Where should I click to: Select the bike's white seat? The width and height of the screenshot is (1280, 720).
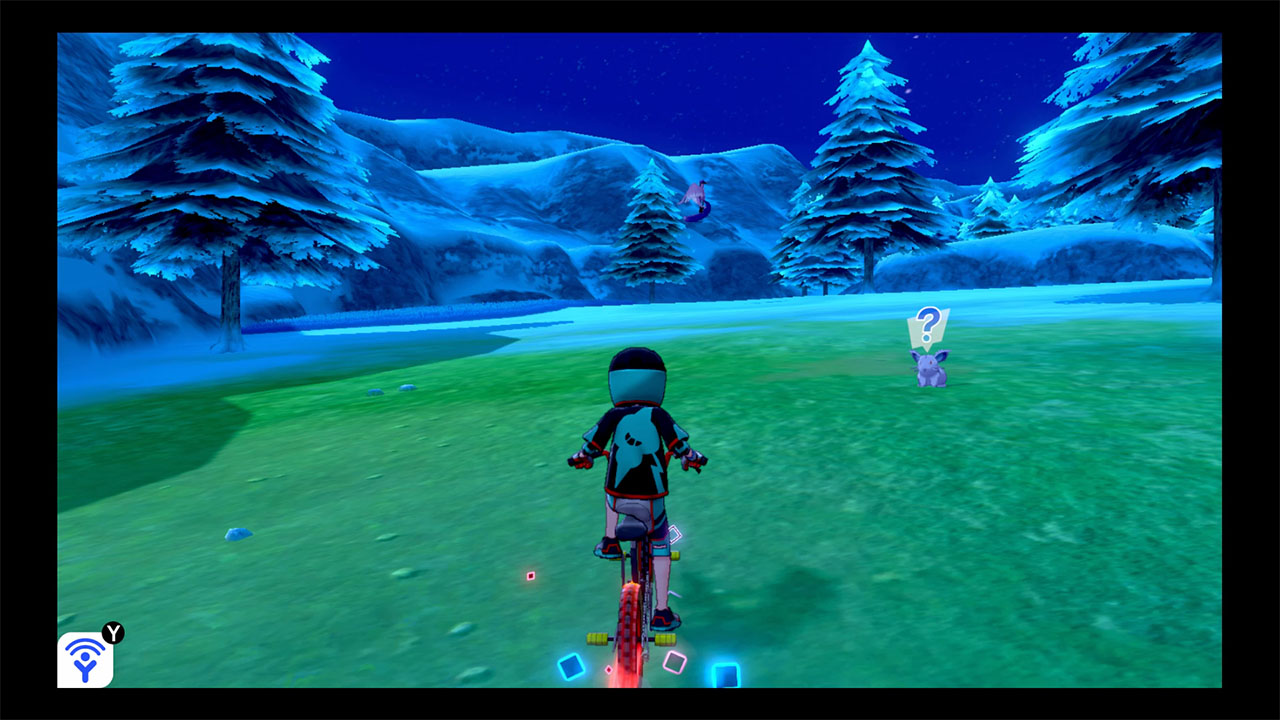tap(632, 528)
